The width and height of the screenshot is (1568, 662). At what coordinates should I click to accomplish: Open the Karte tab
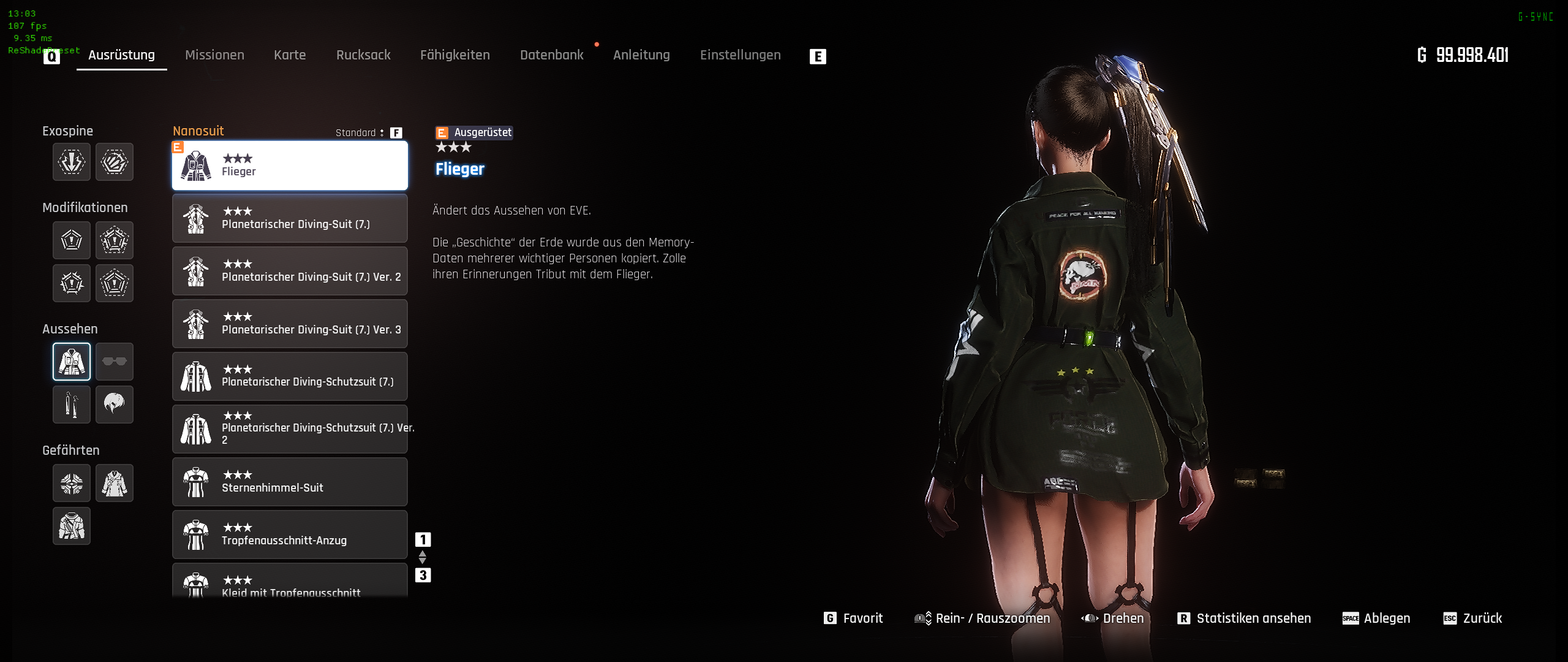pyautogui.click(x=290, y=55)
